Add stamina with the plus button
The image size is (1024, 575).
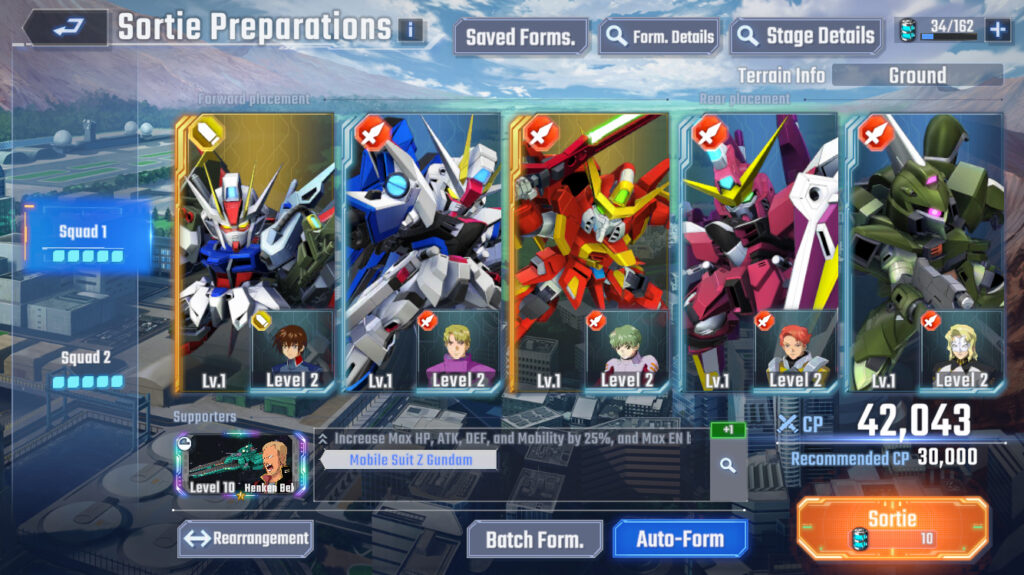[x=997, y=30]
